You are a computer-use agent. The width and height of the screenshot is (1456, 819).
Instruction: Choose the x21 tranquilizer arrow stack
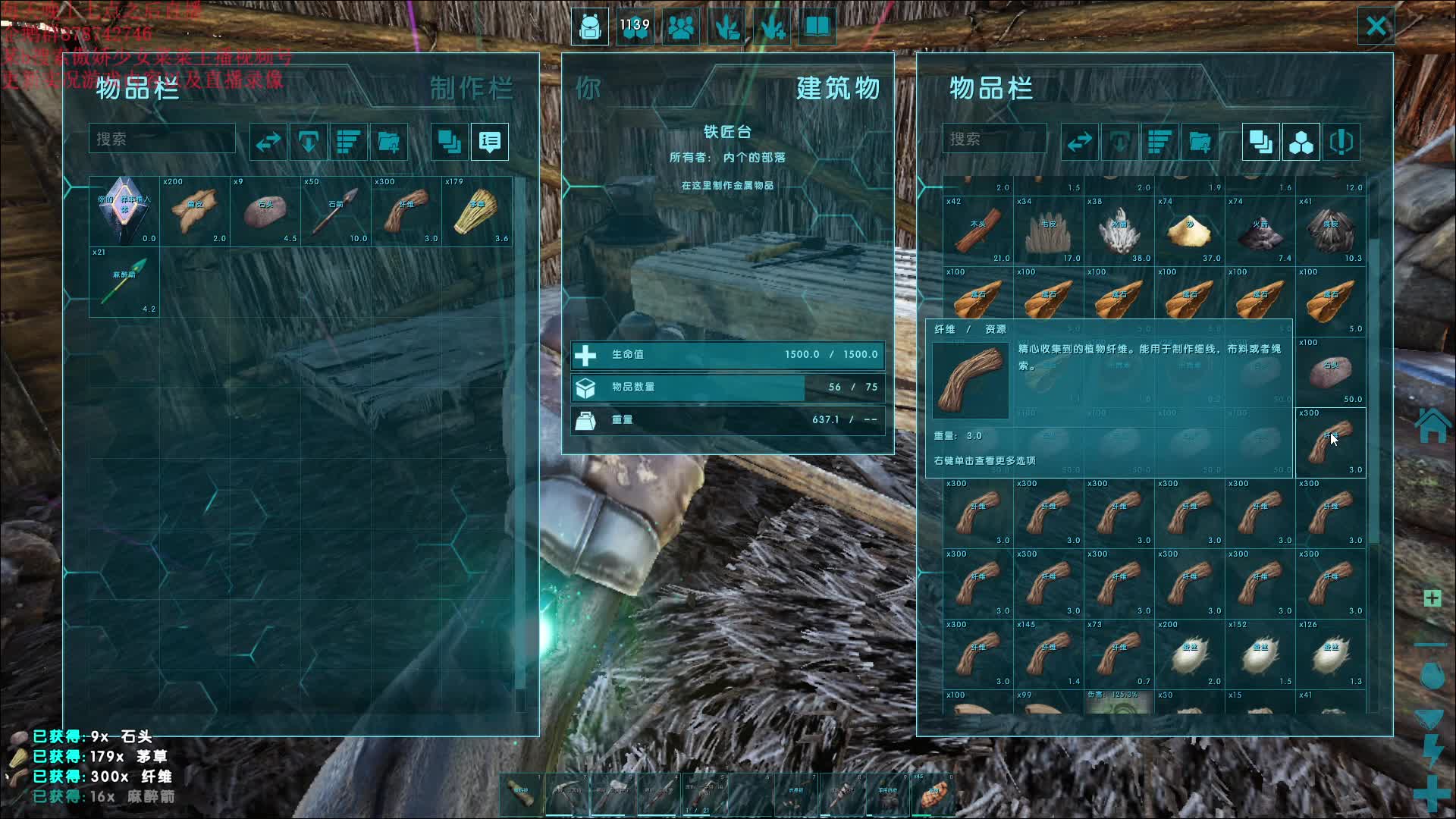(x=124, y=282)
